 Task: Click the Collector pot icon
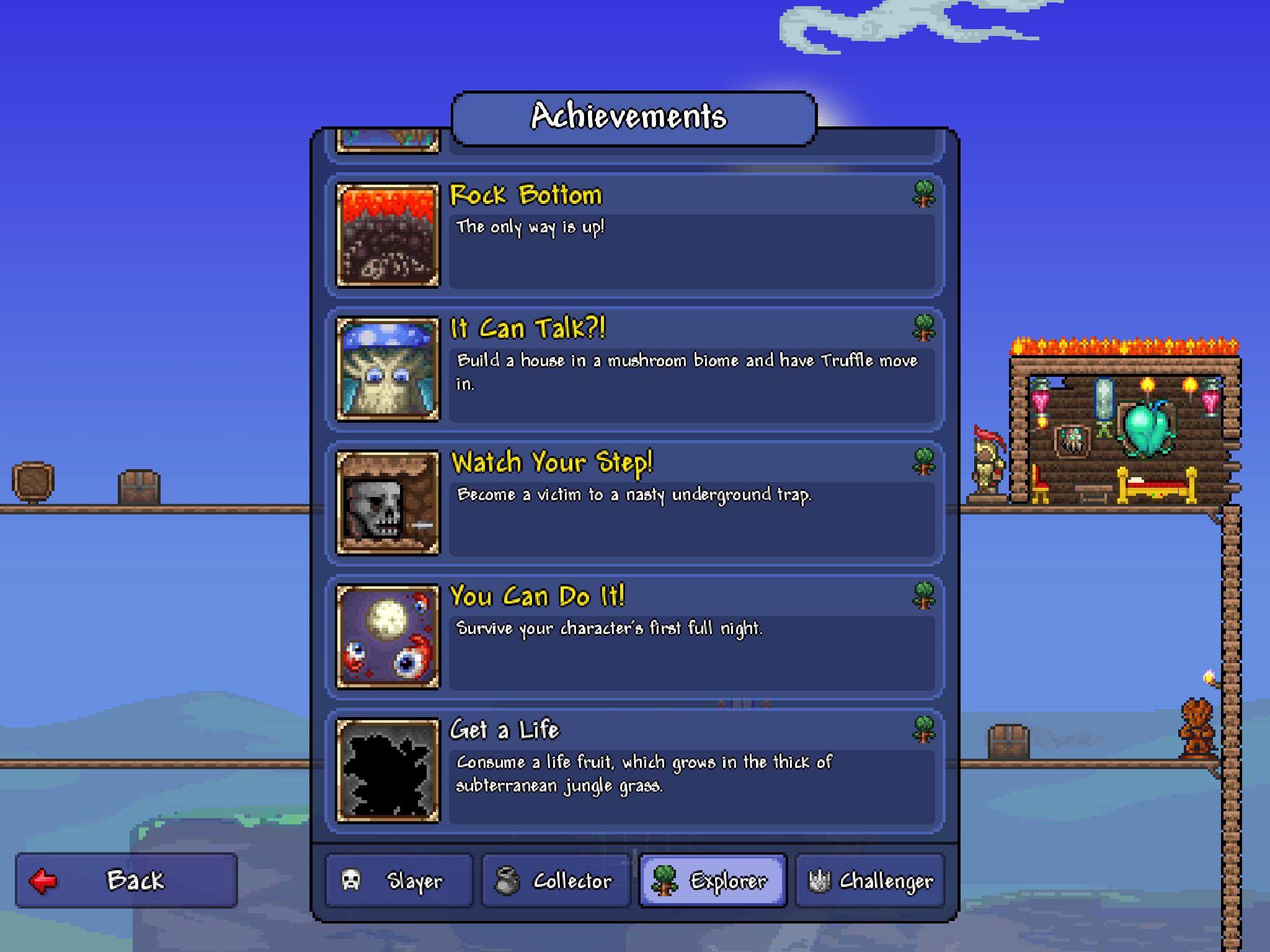pyautogui.click(x=508, y=879)
